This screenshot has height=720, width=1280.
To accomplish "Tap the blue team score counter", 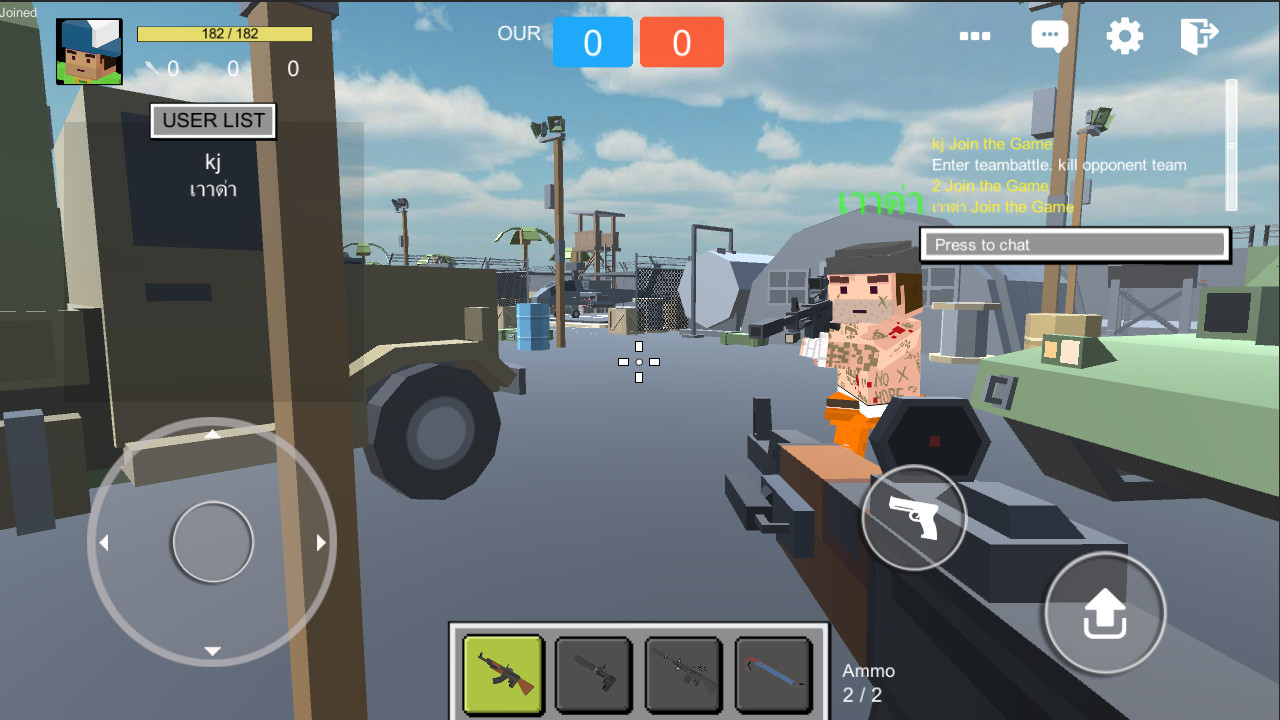I will click(x=593, y=42).
